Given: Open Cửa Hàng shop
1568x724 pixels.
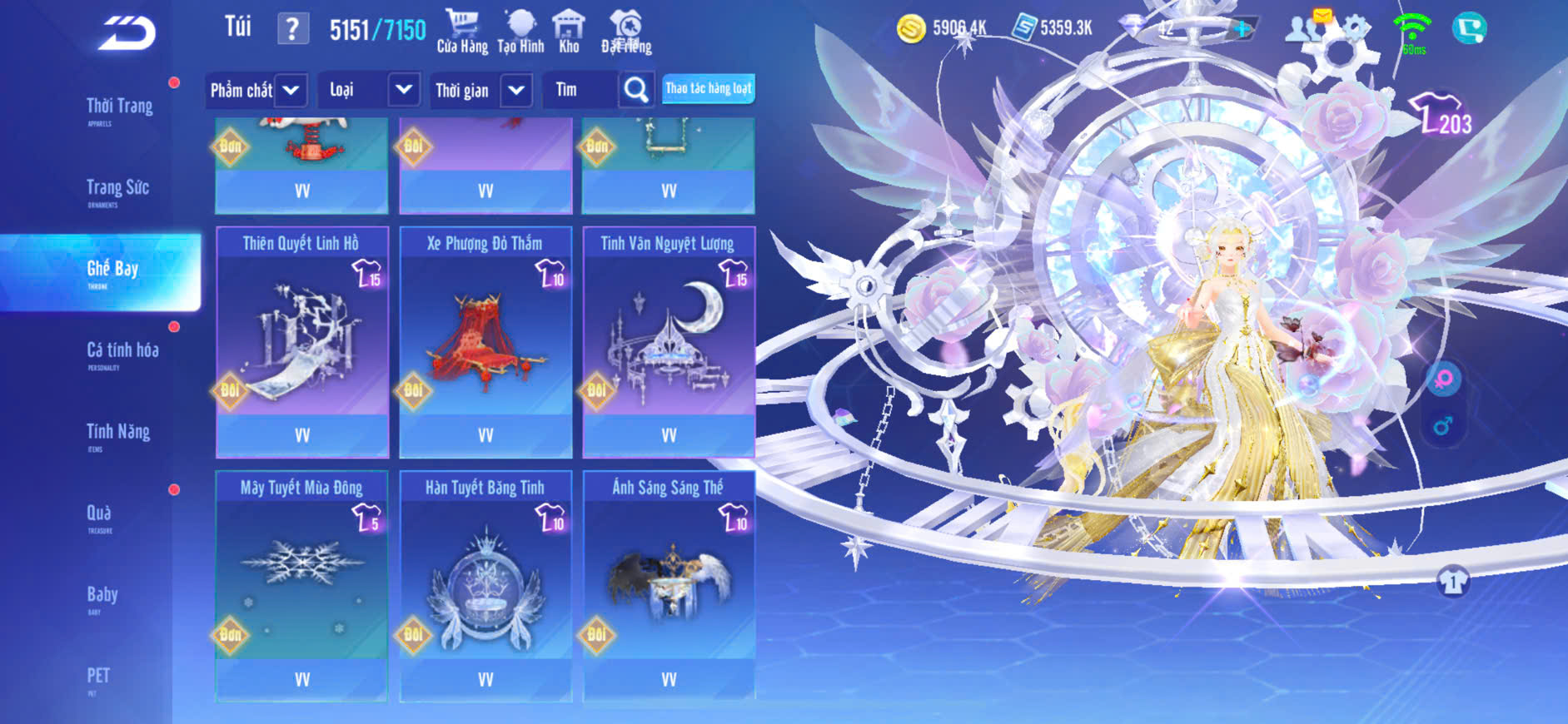Looking at the screenshot, I should 462,32.
